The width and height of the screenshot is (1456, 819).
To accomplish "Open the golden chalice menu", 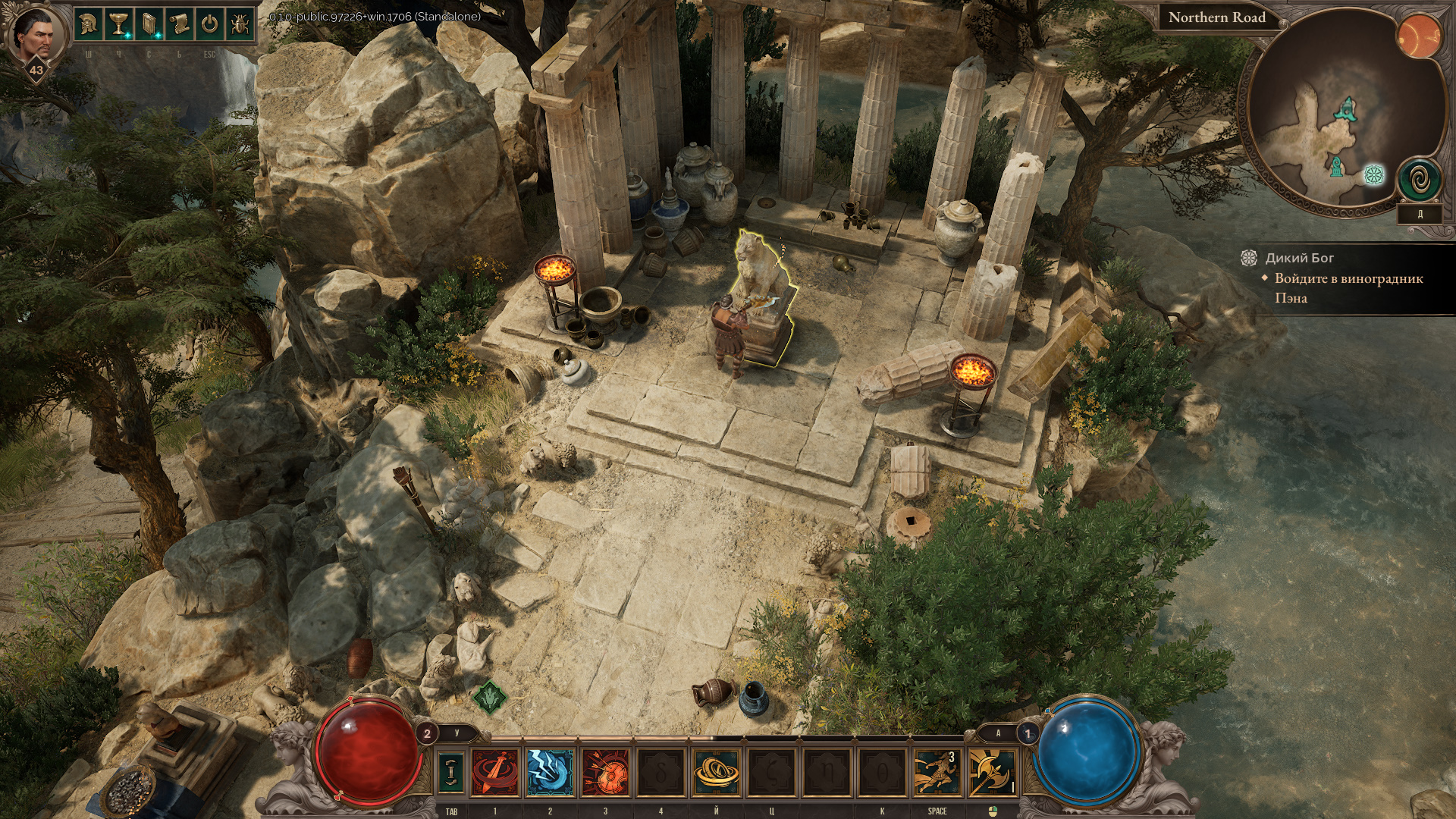I will 119,25.
